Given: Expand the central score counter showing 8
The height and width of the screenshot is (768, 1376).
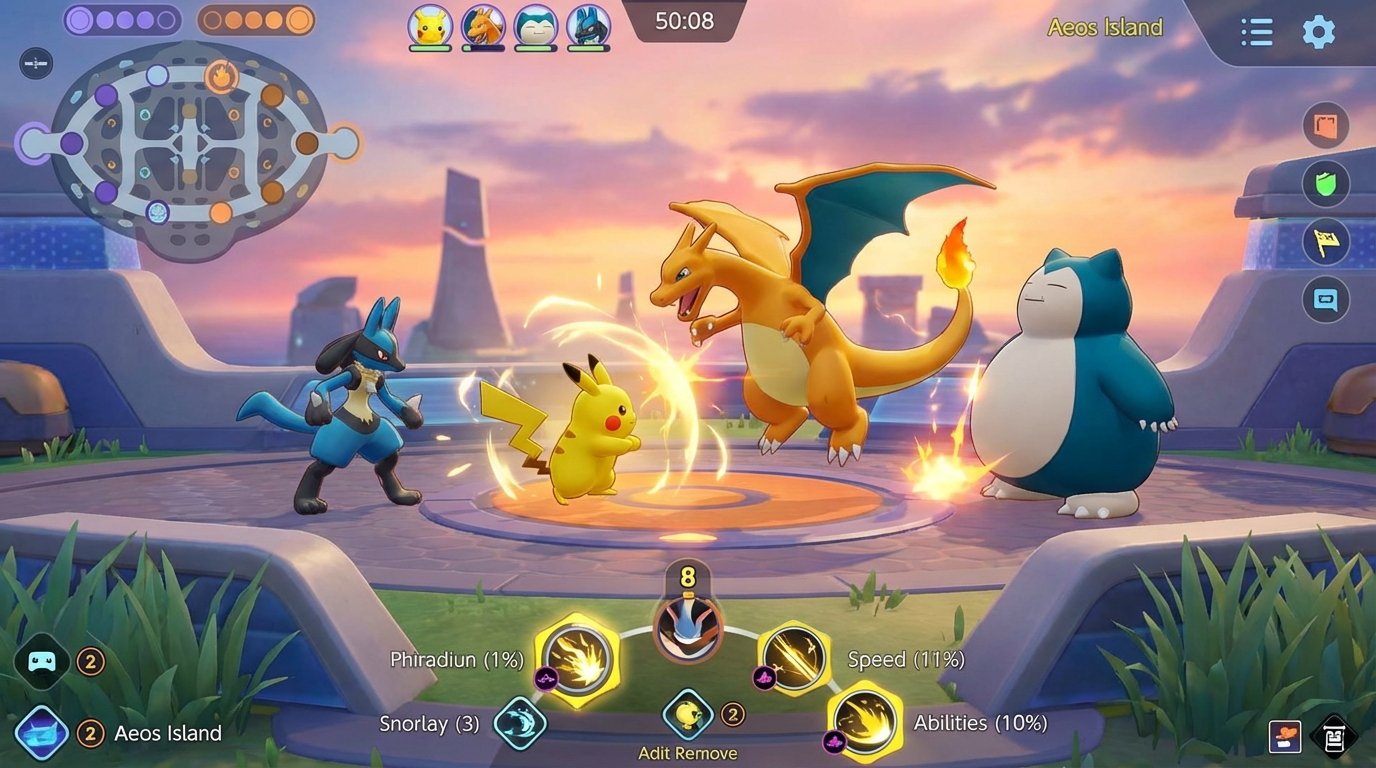Looking at the screenshot, I should 687,577.
